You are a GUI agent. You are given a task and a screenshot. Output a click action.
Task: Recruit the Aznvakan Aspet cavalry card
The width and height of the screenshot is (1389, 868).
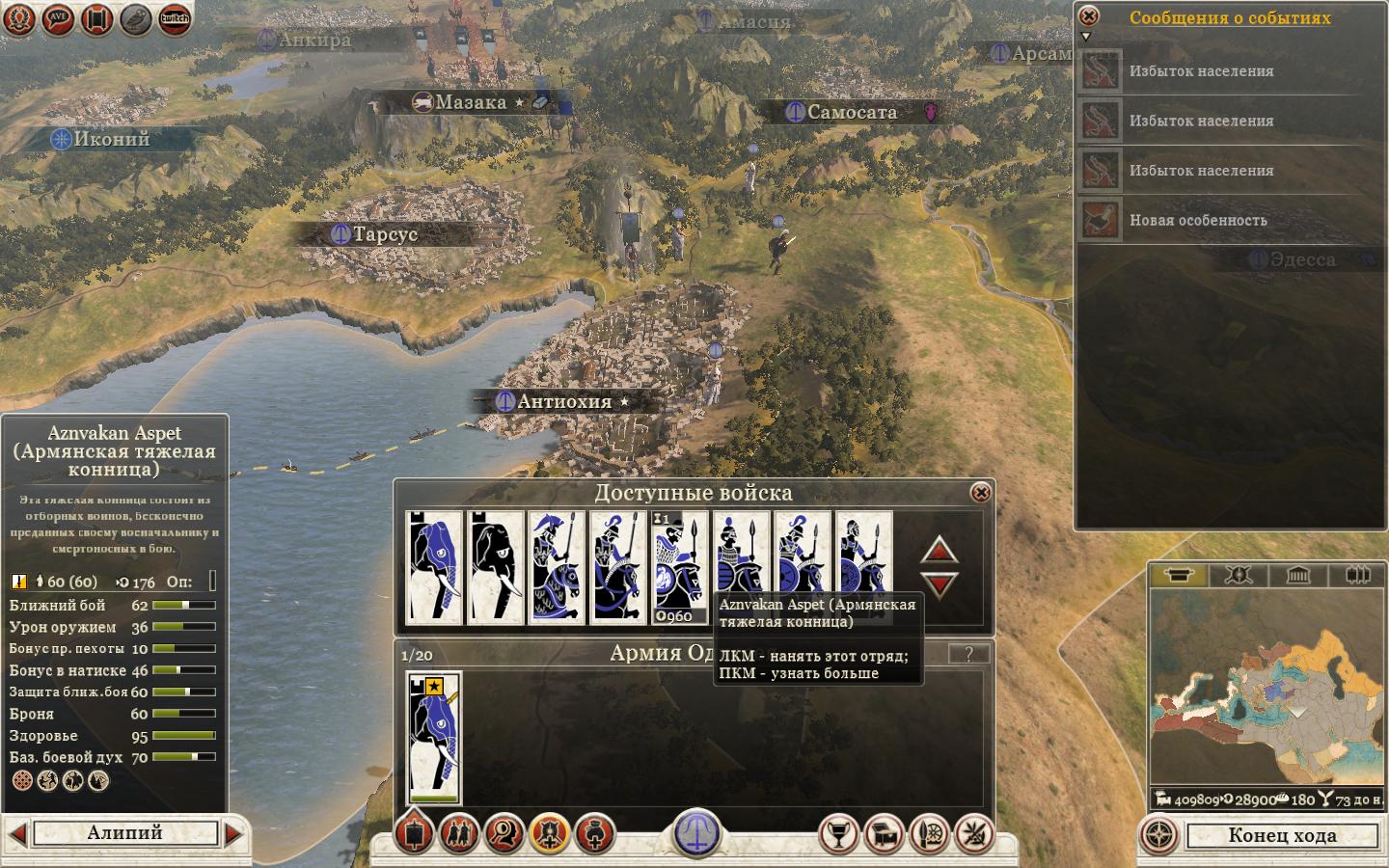pos(740,567)
